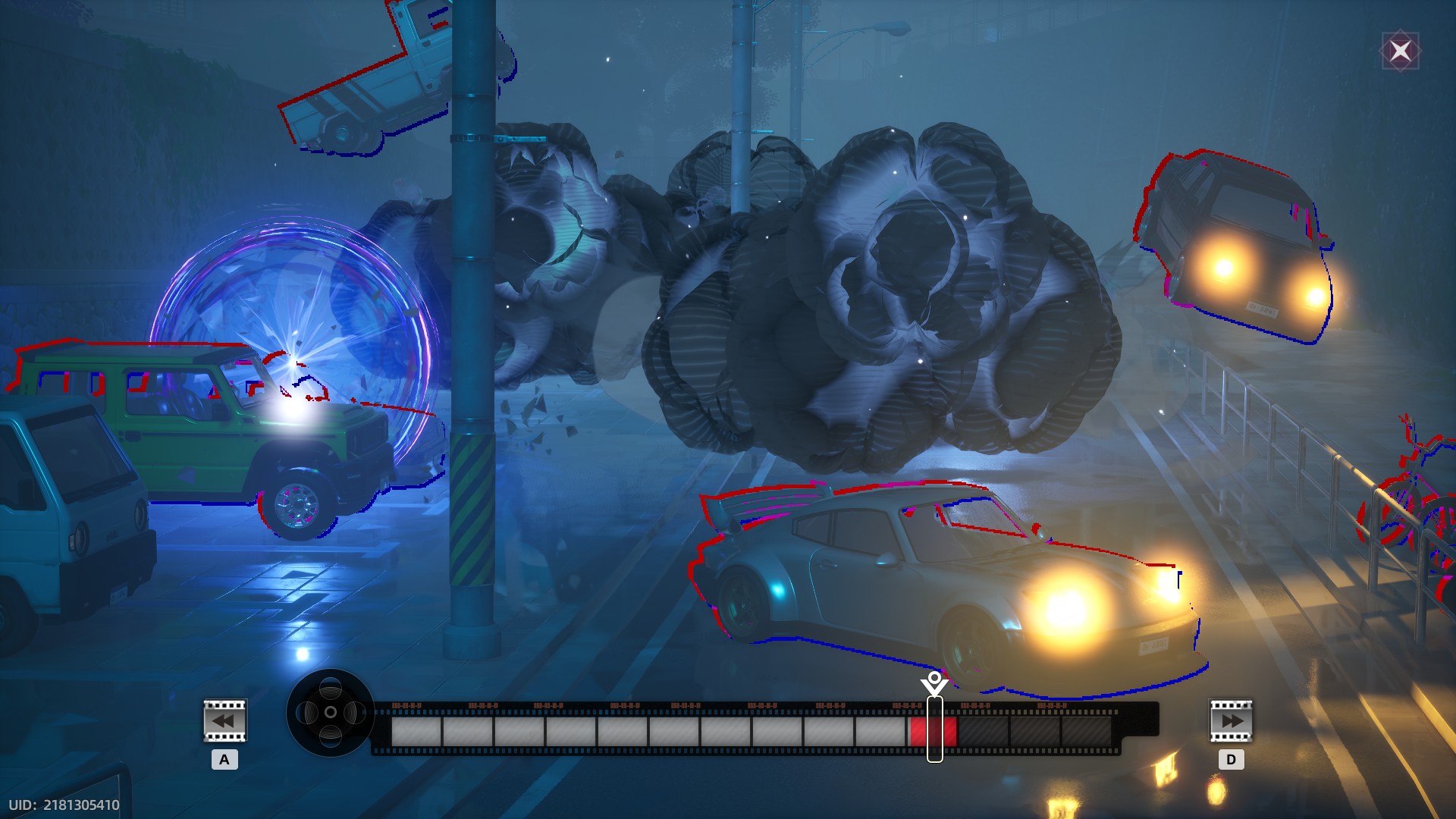Fast-forward the film strip
The height and width of the screenshot is (819, 1456).
pos(1230,720)
